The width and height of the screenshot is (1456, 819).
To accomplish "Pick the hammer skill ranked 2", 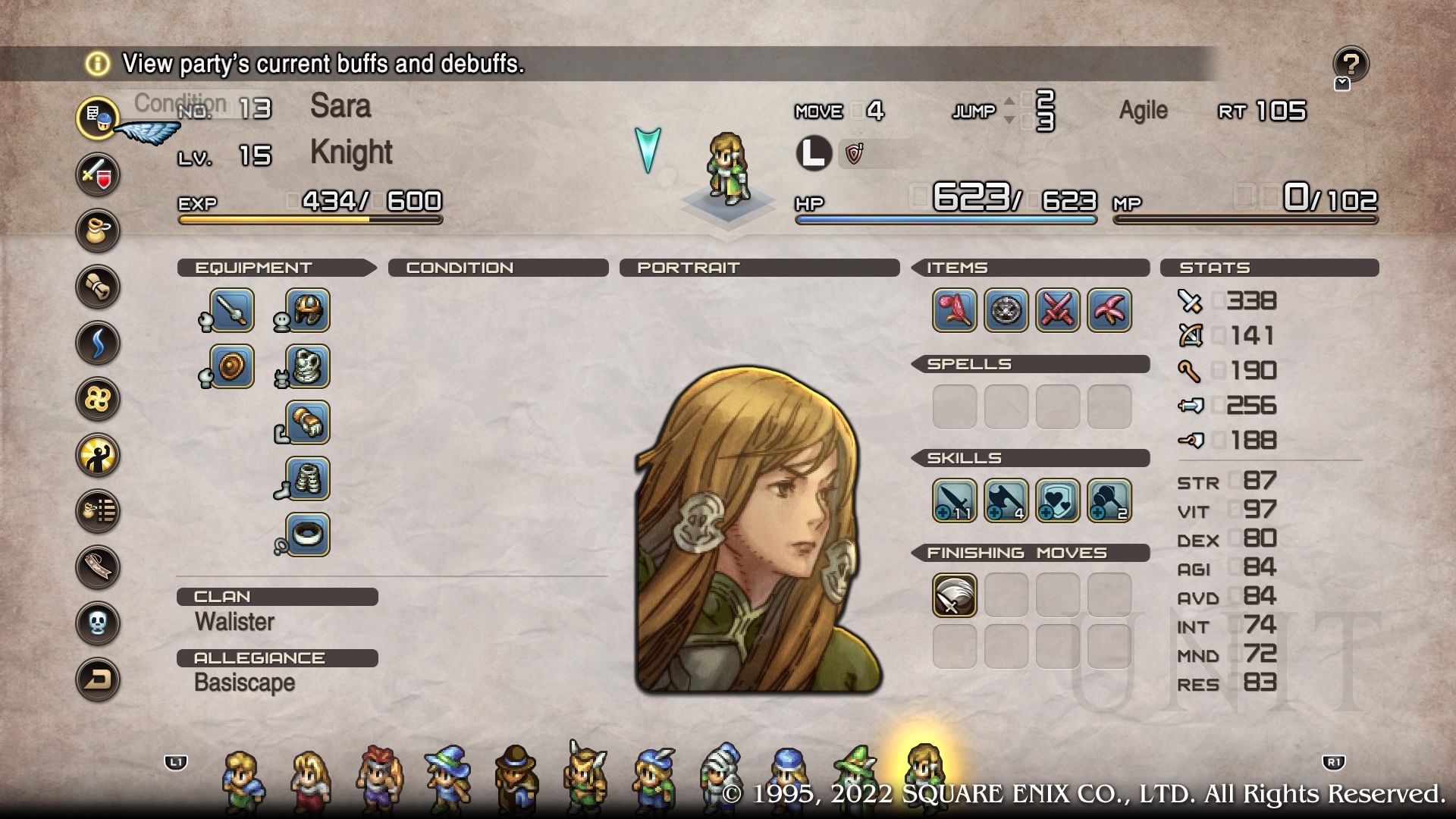I will coord(1109,500).
